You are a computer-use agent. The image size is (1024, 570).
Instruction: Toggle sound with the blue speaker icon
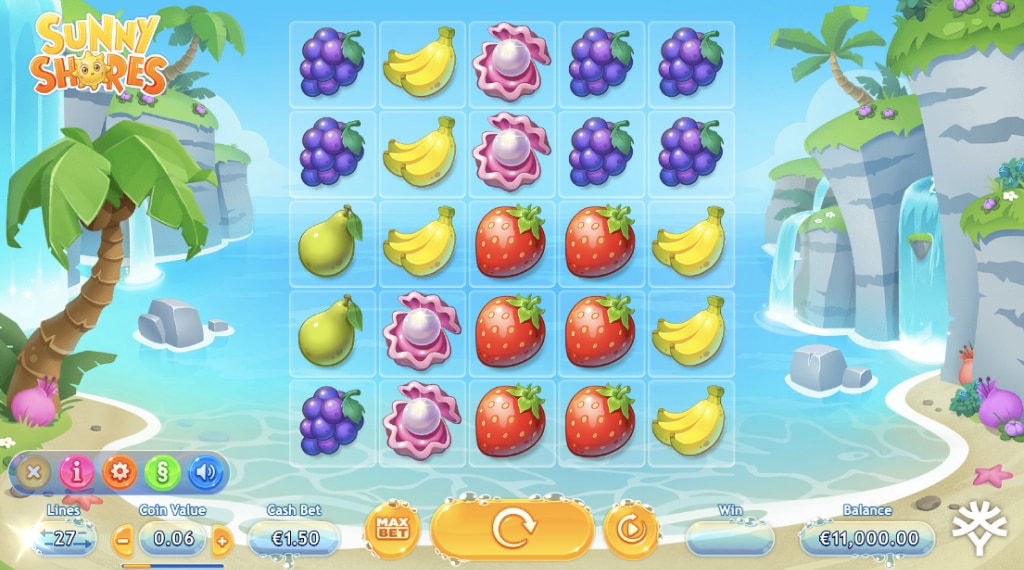[x=206, y=472]
